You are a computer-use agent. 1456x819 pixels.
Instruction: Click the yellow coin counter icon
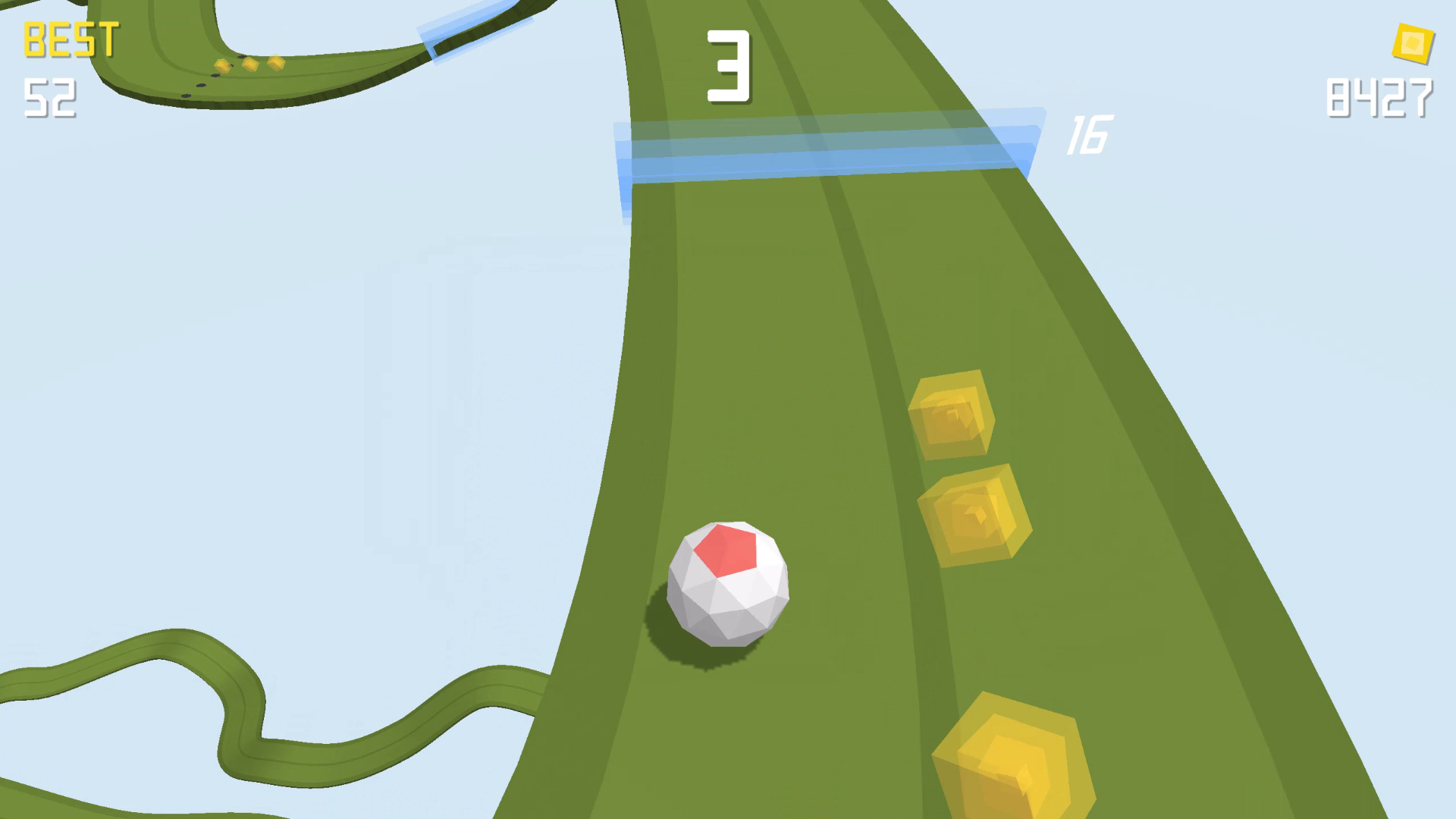1412,42
